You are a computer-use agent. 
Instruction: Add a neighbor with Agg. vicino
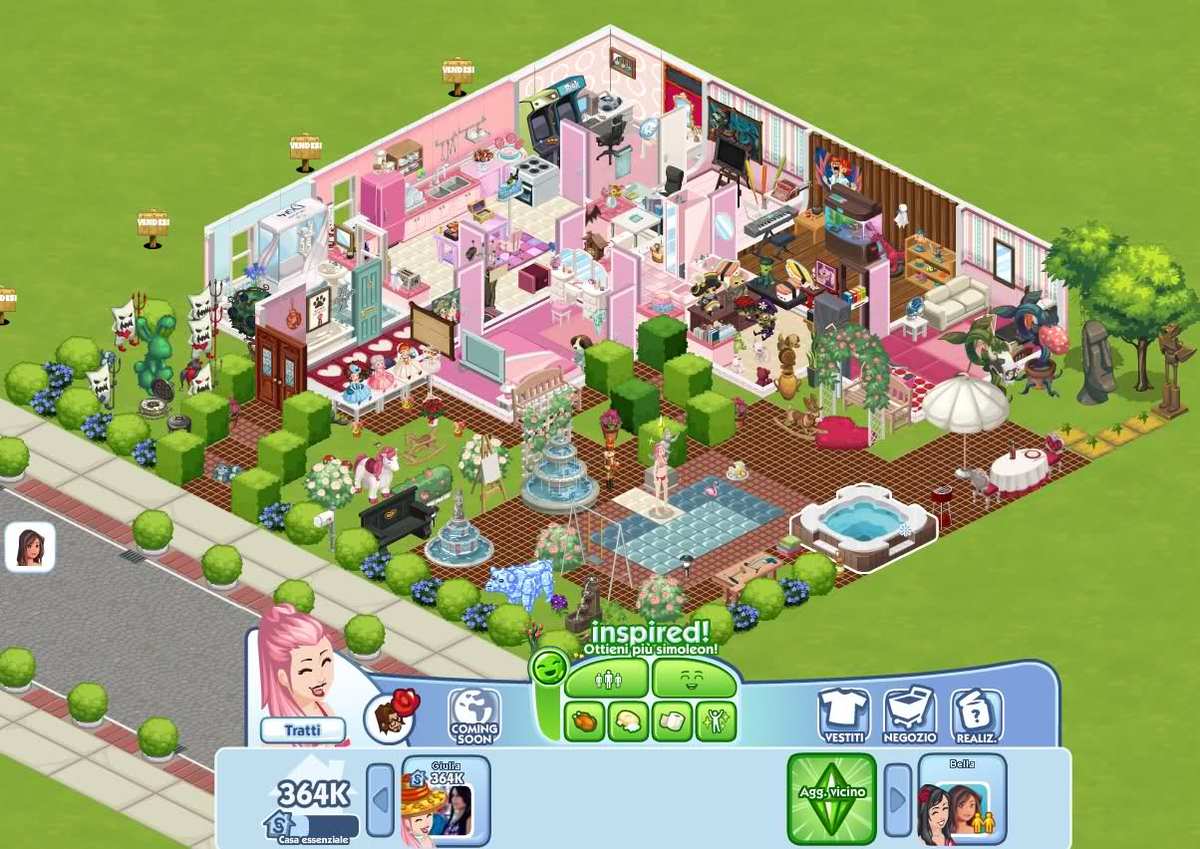[x=832, y=799]
